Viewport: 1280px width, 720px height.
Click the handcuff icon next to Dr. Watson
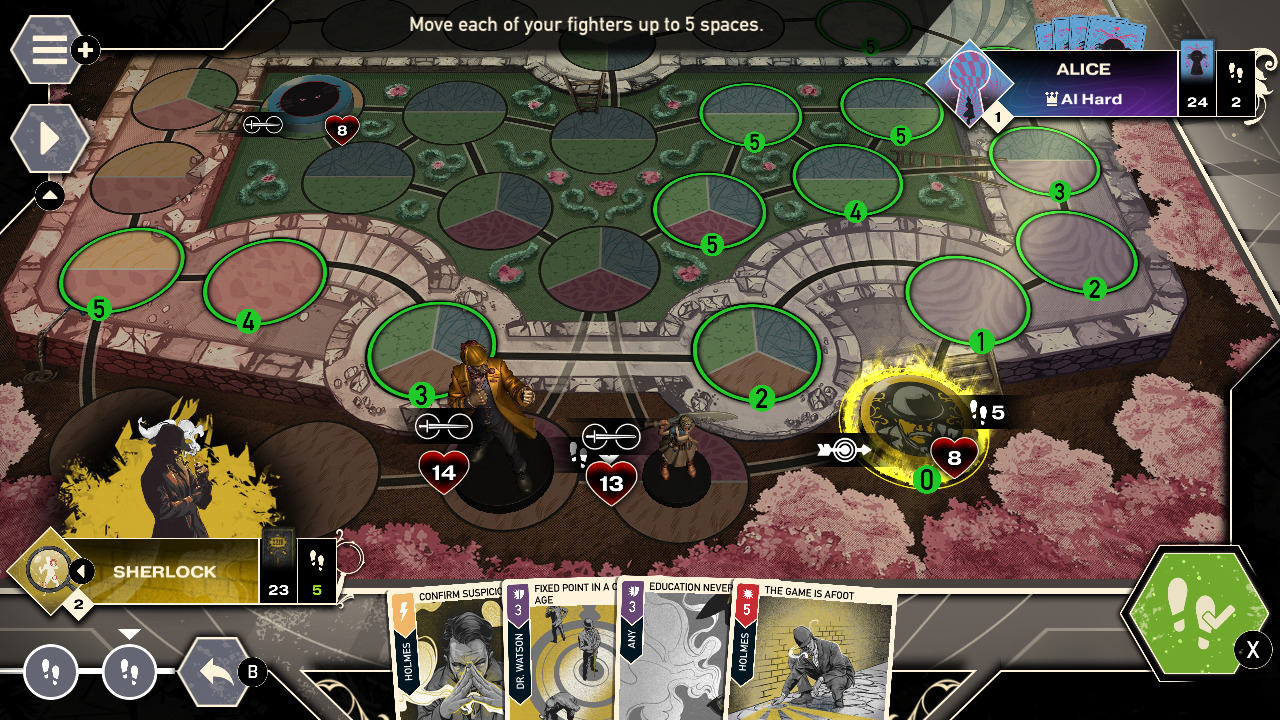pyautogui.click(x=613, y=437)
